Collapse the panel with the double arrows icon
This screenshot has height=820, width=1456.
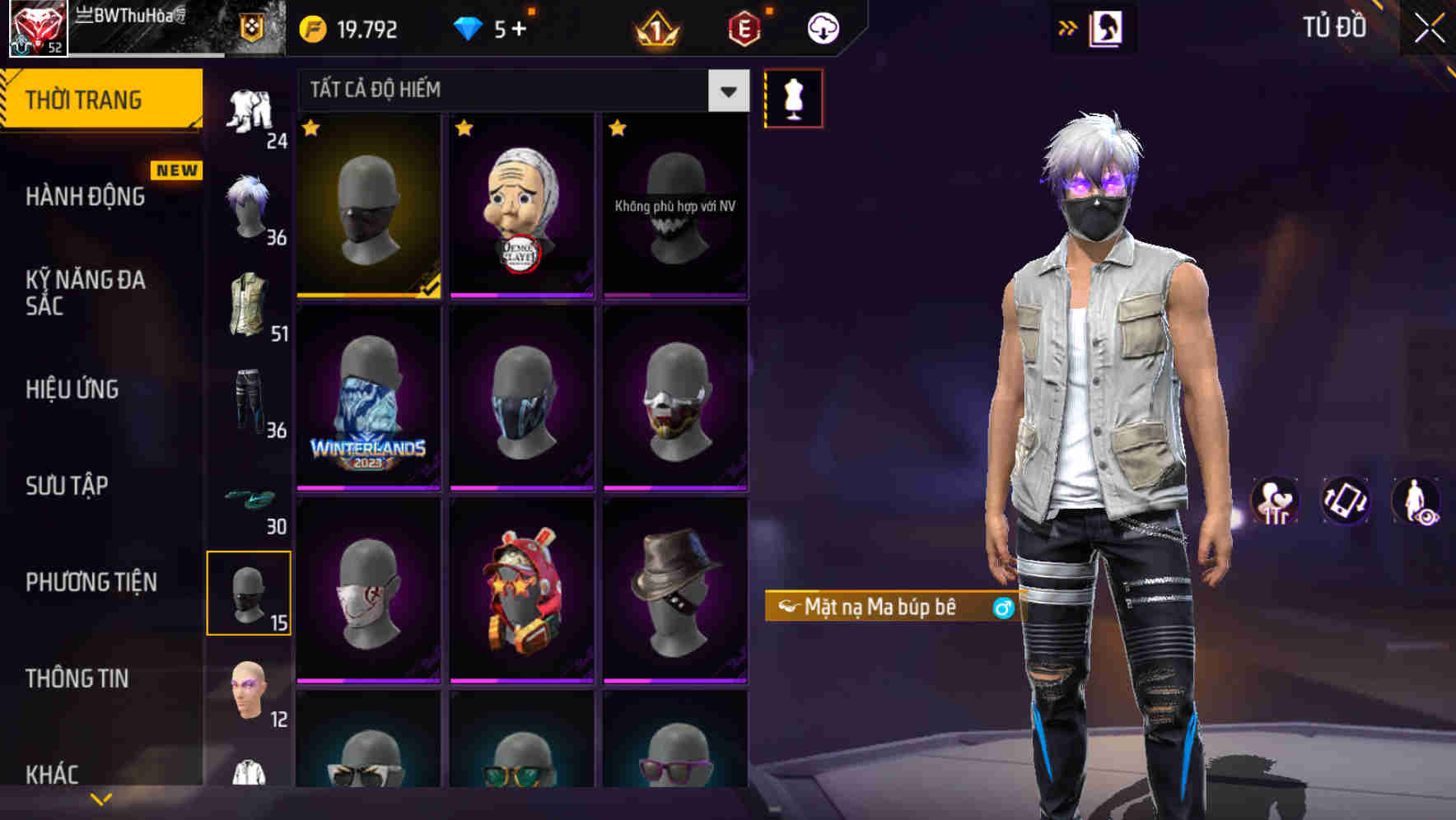1069,27
